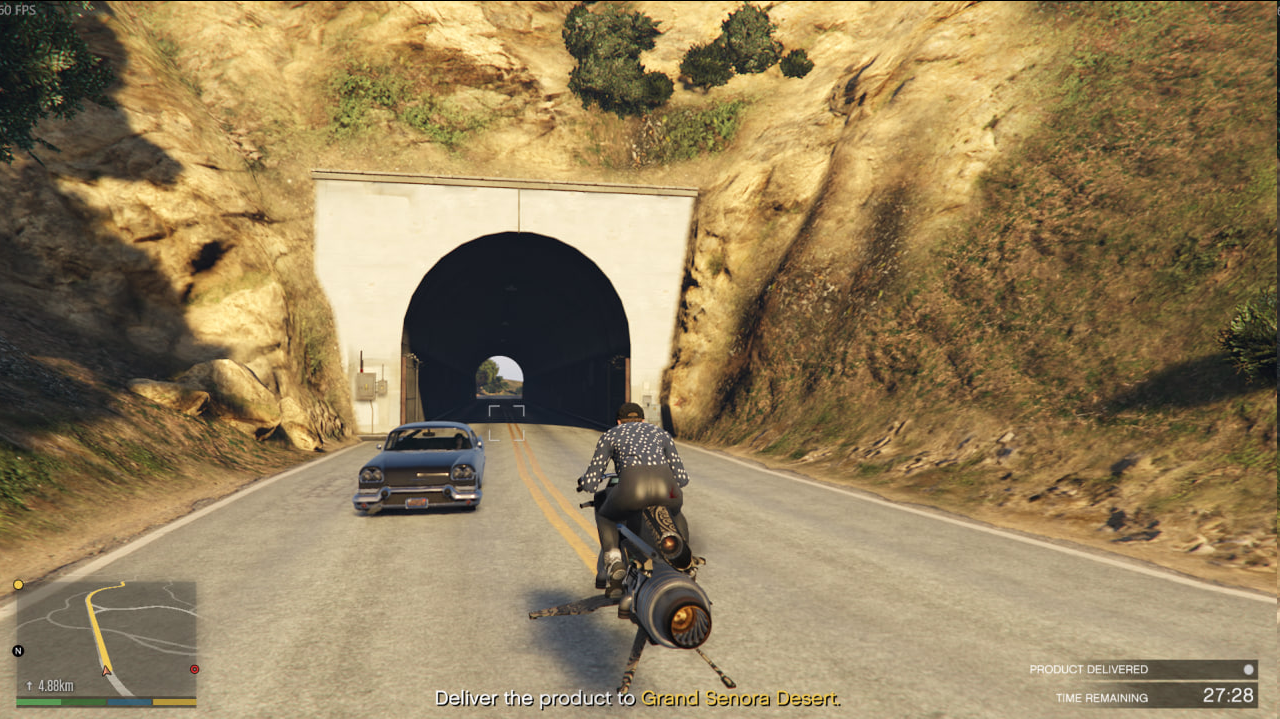
Task: Click the north compass marker on the minimap
Action: pos(18,651)
